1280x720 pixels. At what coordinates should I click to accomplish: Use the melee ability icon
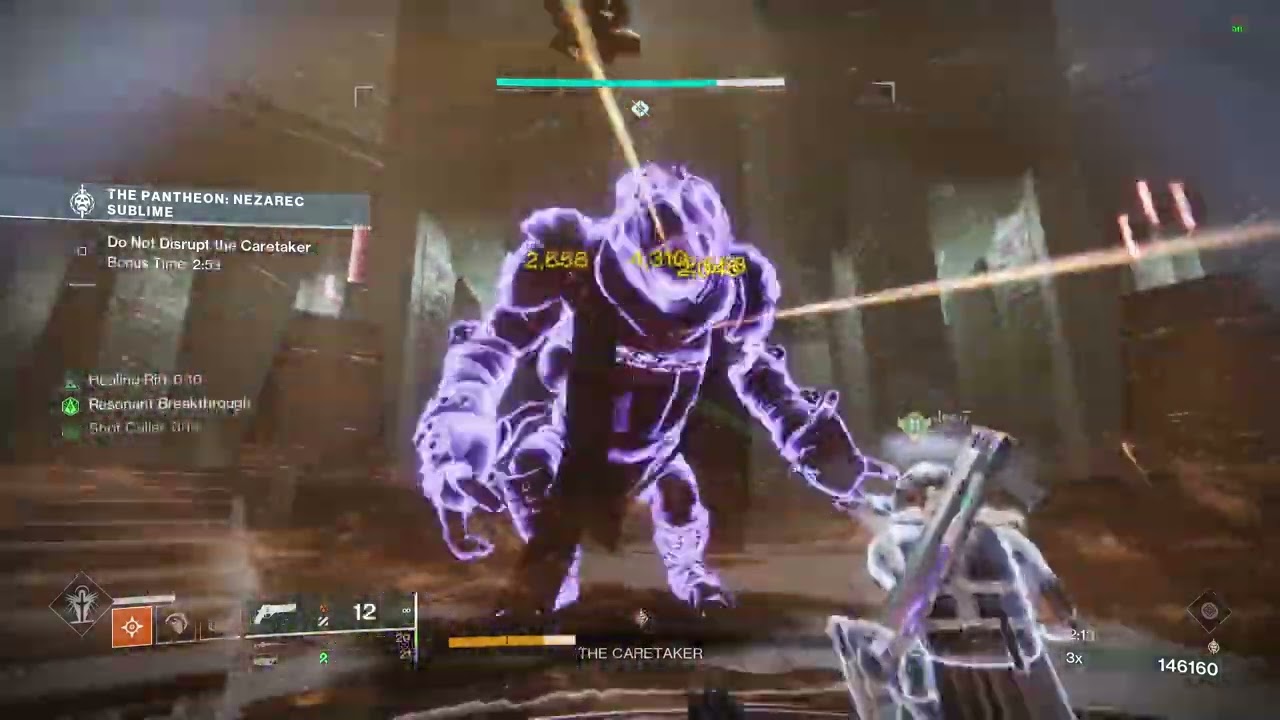pyautogui.click(x=177, y=626)
